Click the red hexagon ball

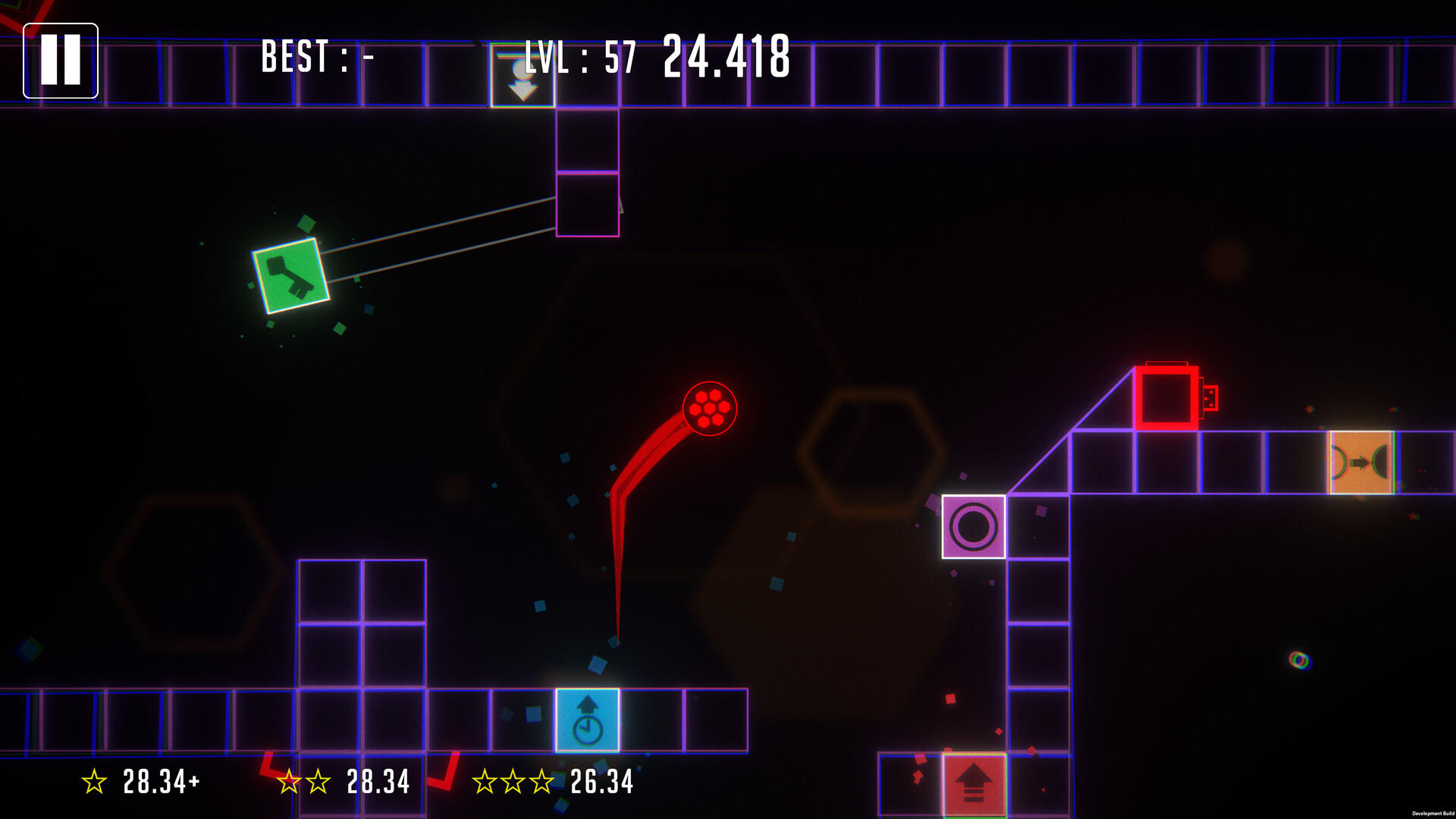(711, 408)
